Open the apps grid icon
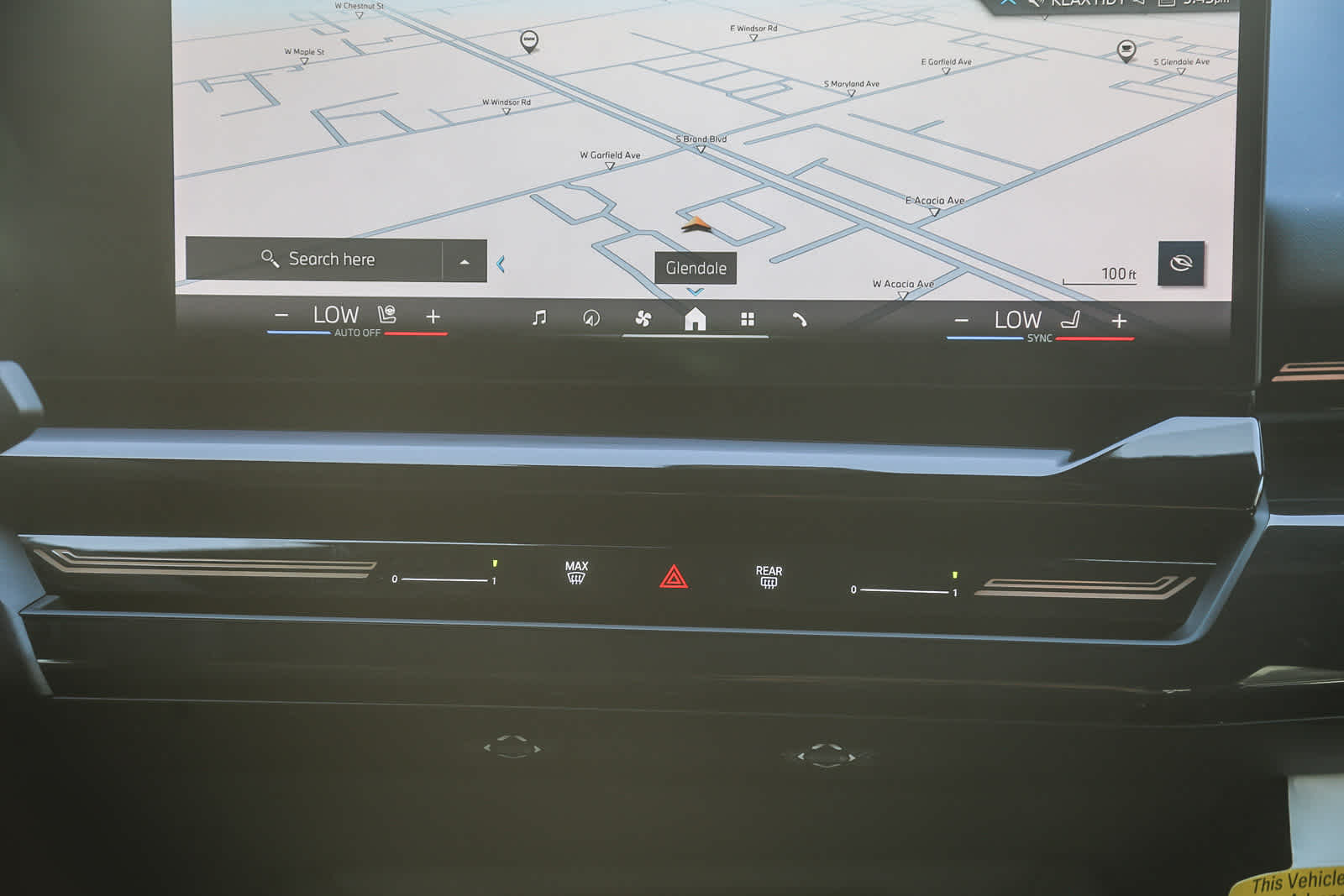The image size is (1344, 896). tap(748, 319)
